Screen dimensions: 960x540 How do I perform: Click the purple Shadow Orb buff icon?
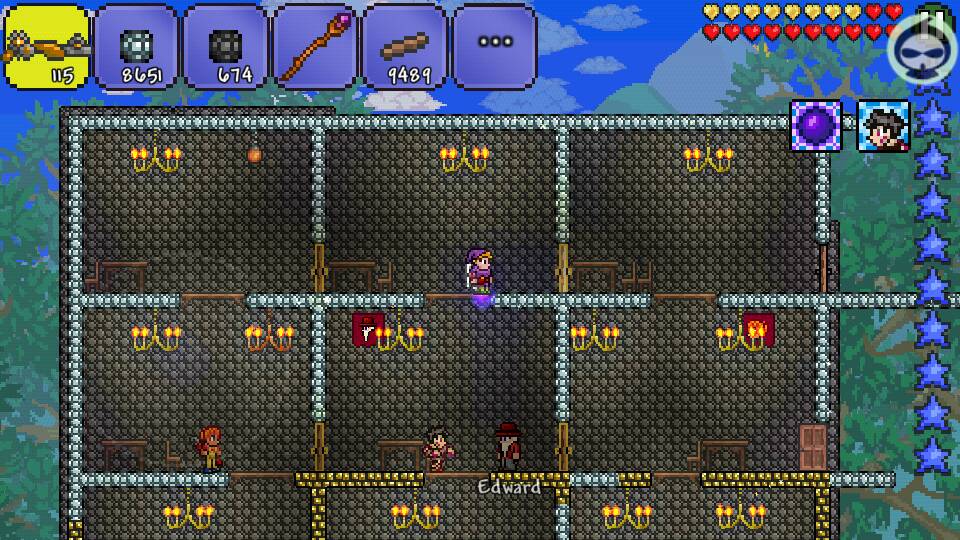[x=815, y=126]
